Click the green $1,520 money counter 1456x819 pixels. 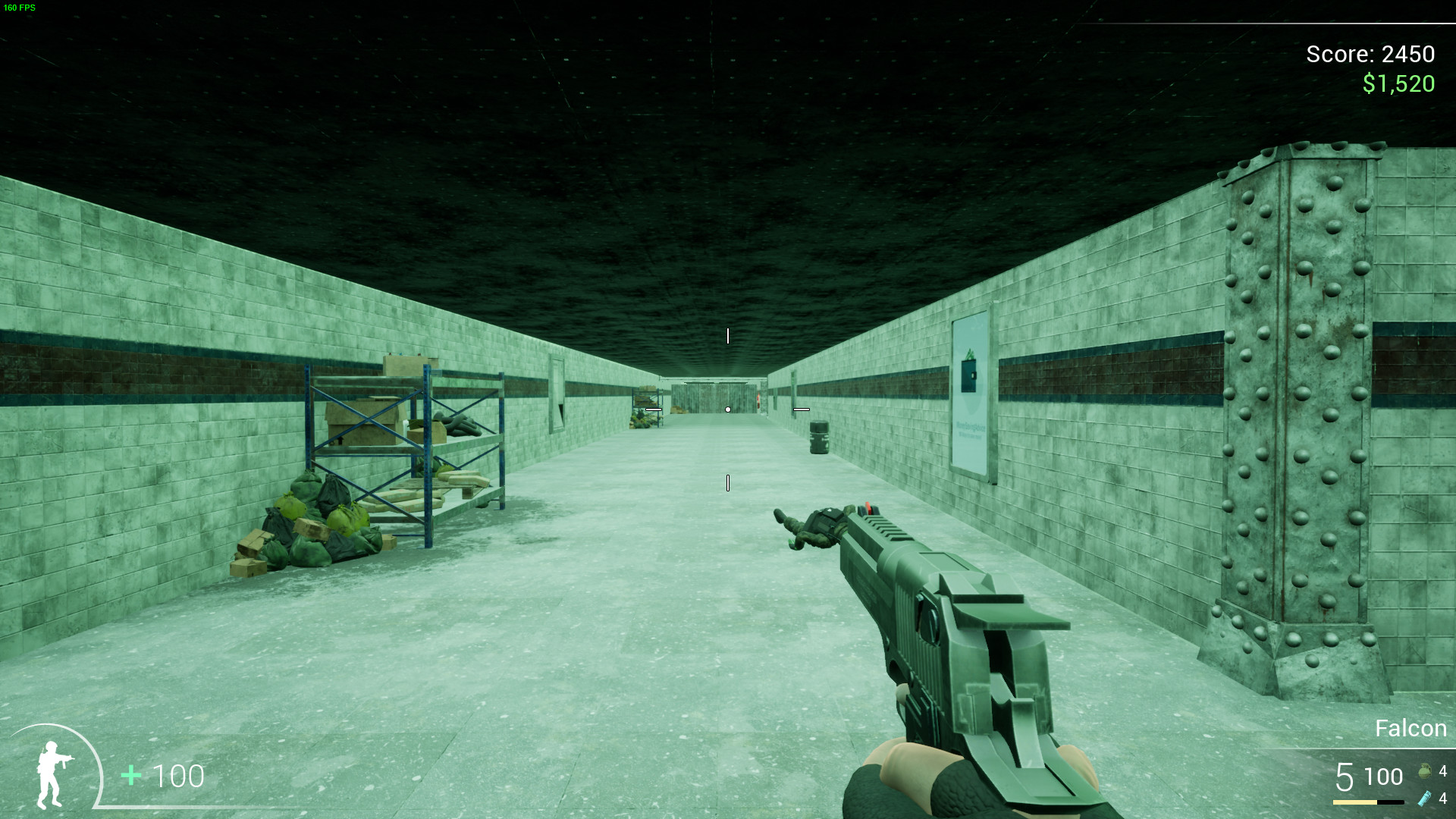(x=1399, y=83)
